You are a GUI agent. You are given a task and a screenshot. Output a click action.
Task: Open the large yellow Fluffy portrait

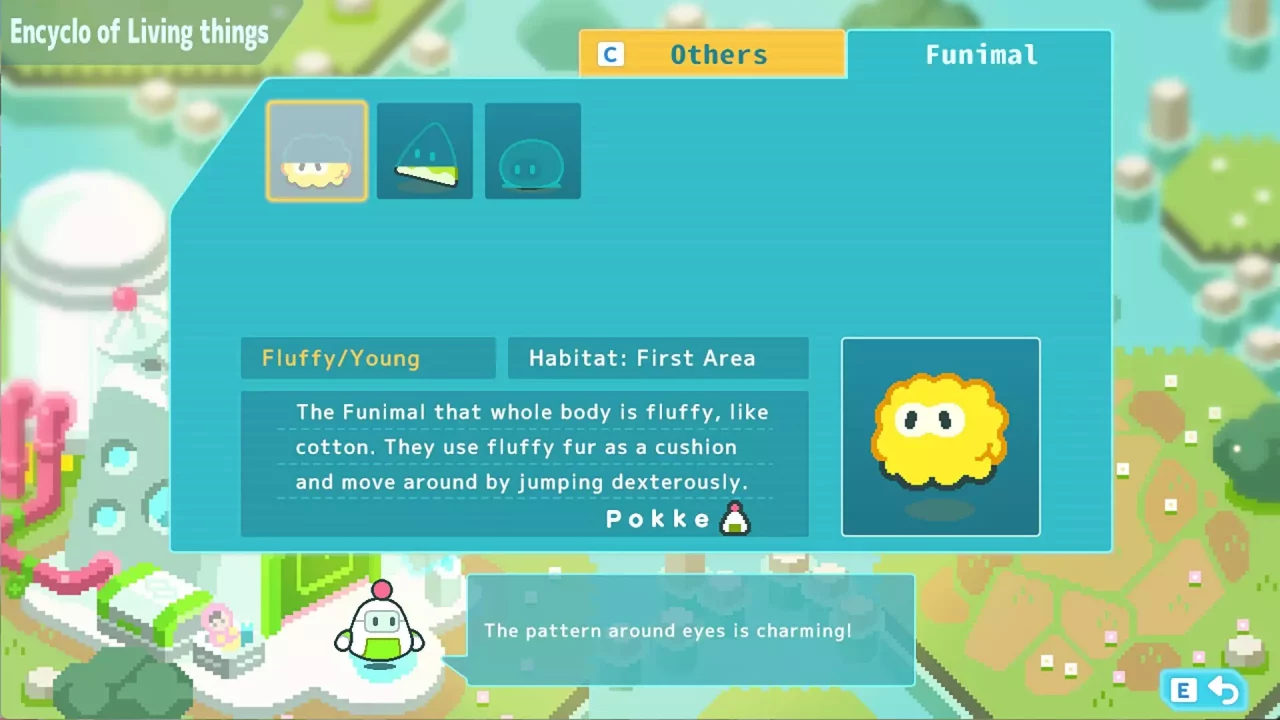940,437
